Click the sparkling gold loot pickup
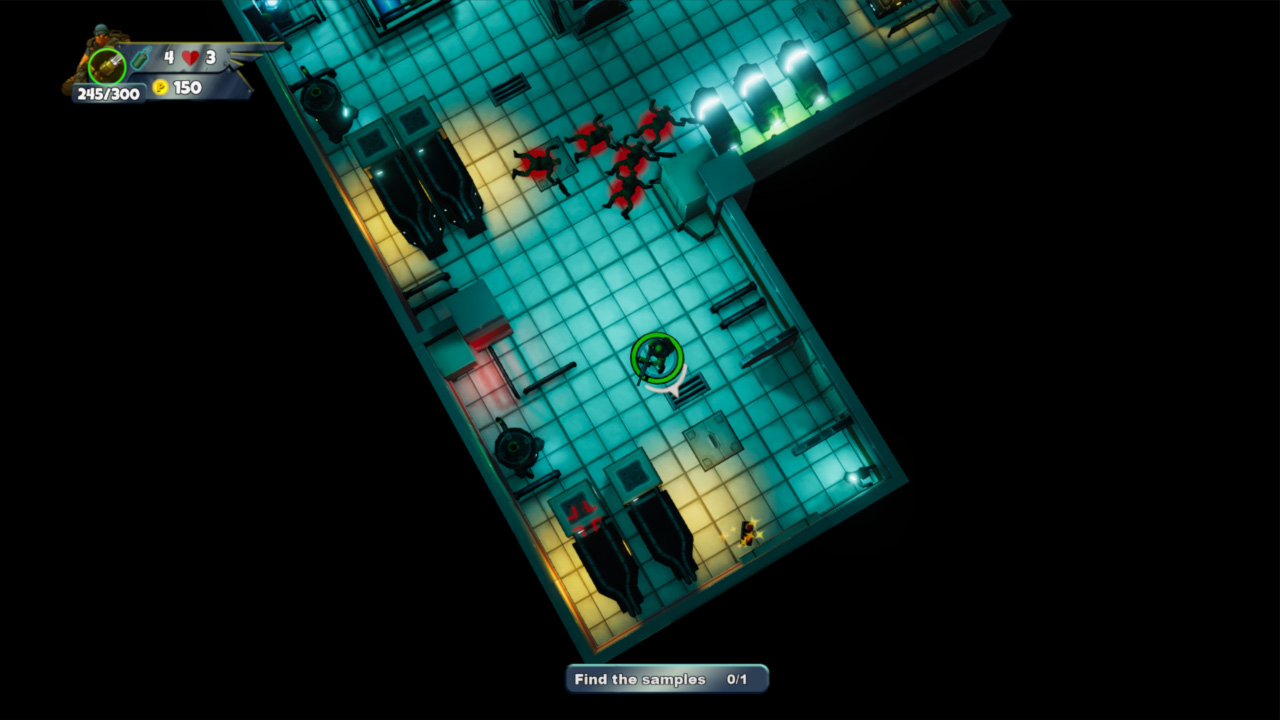Viewport: 1280px width, 720px height. pyautogui.click(x=747, y=534)
